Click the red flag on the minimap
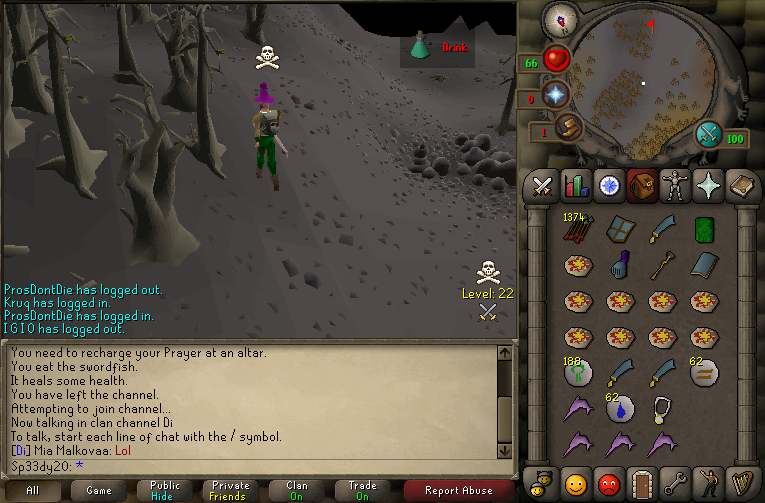The width and height of the screenshot is (765, 503). coord(651,23)
